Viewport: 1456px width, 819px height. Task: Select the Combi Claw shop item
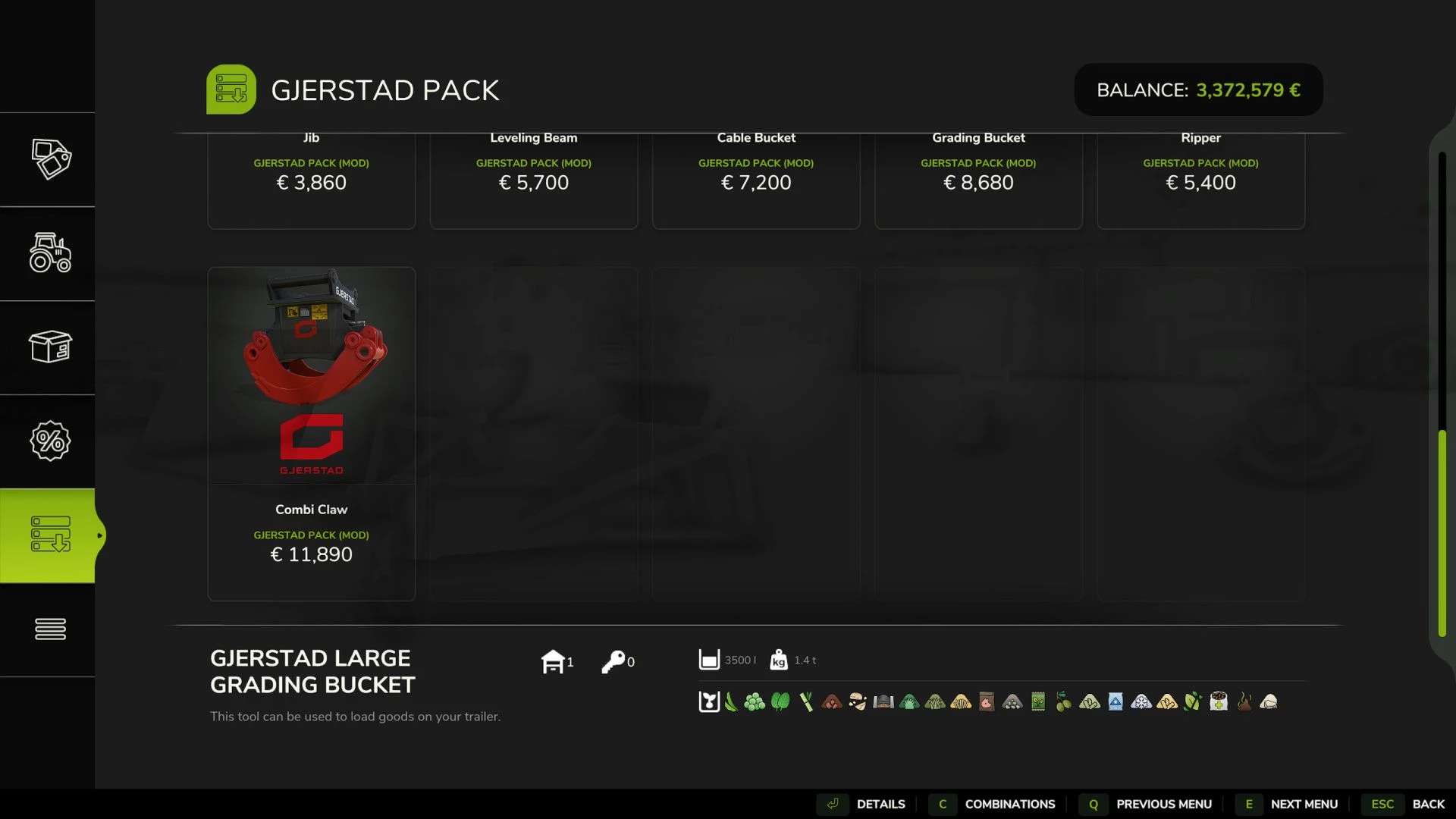coord(311,432)
